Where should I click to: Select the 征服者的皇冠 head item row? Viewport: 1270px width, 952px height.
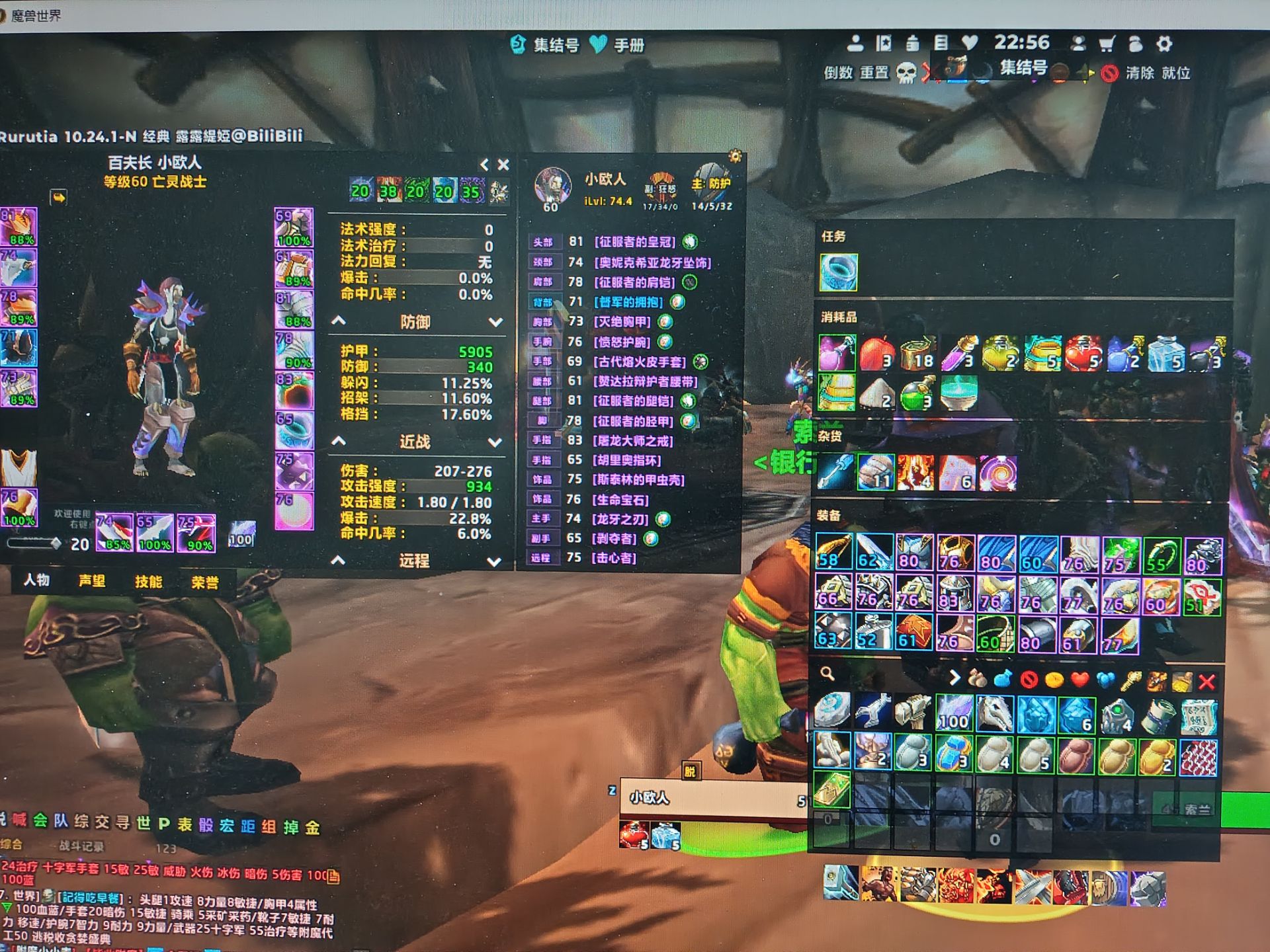point(634,242)
